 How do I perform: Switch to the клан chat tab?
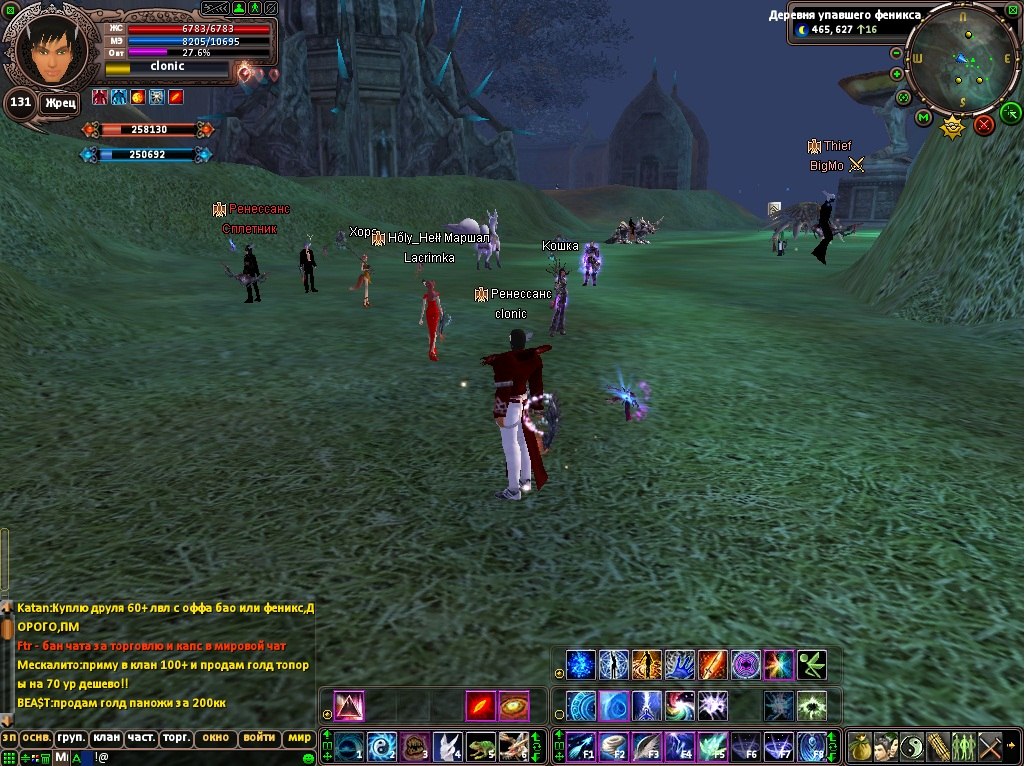click(x=106, y=739)
